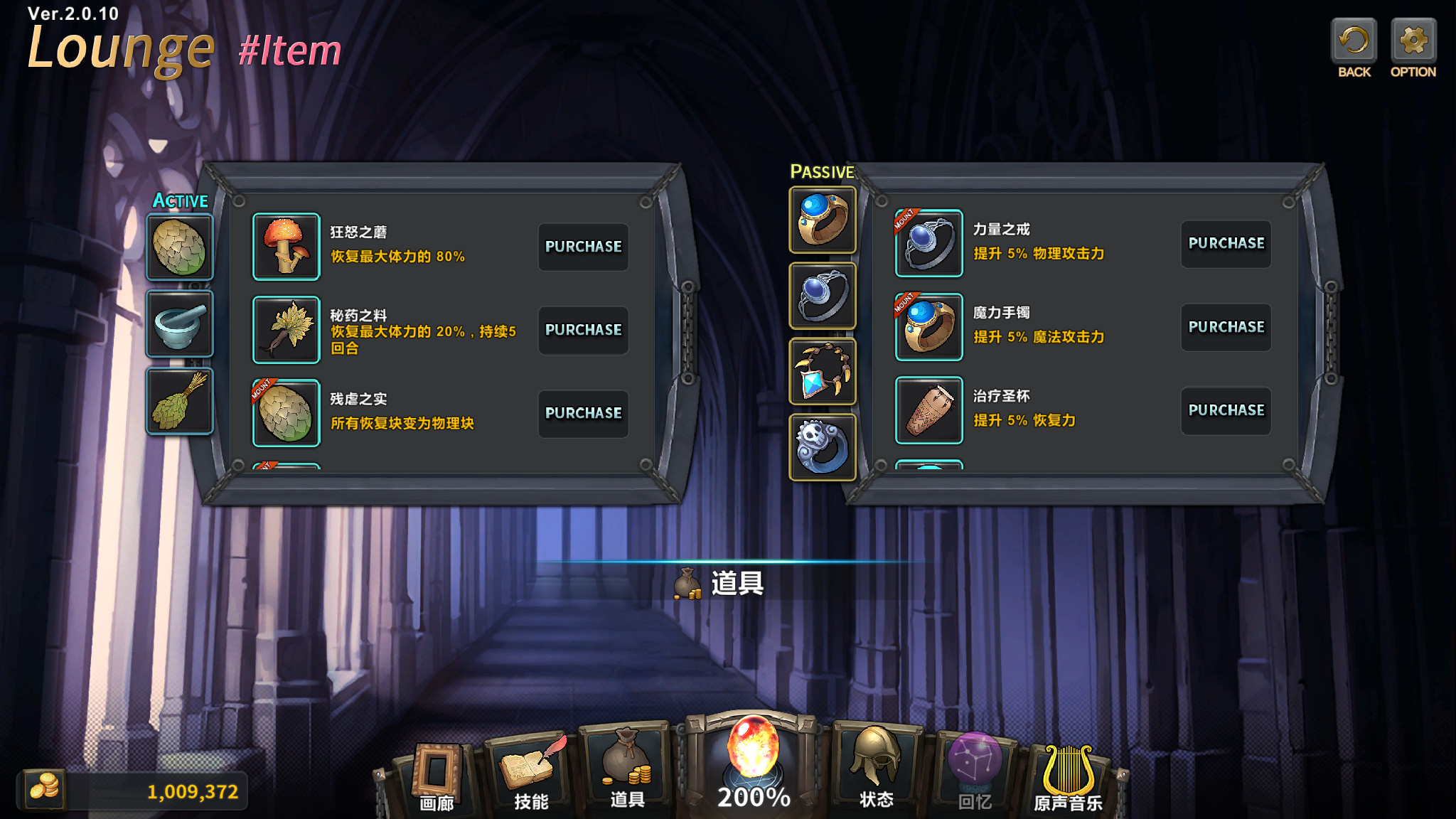Image resolution: width=1456 pixels, height=819 pixels.
Task: Select the skull ring Passive slot
Action: [x=823, y=447]
